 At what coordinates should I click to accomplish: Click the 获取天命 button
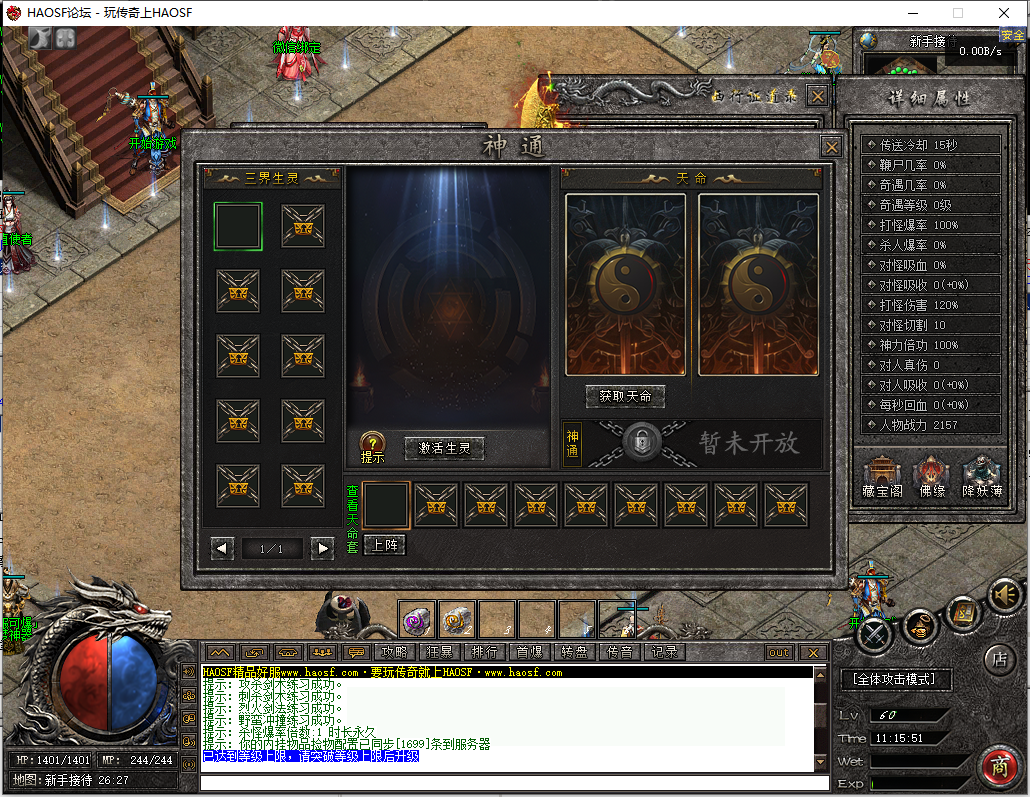[x=625, y=396]
